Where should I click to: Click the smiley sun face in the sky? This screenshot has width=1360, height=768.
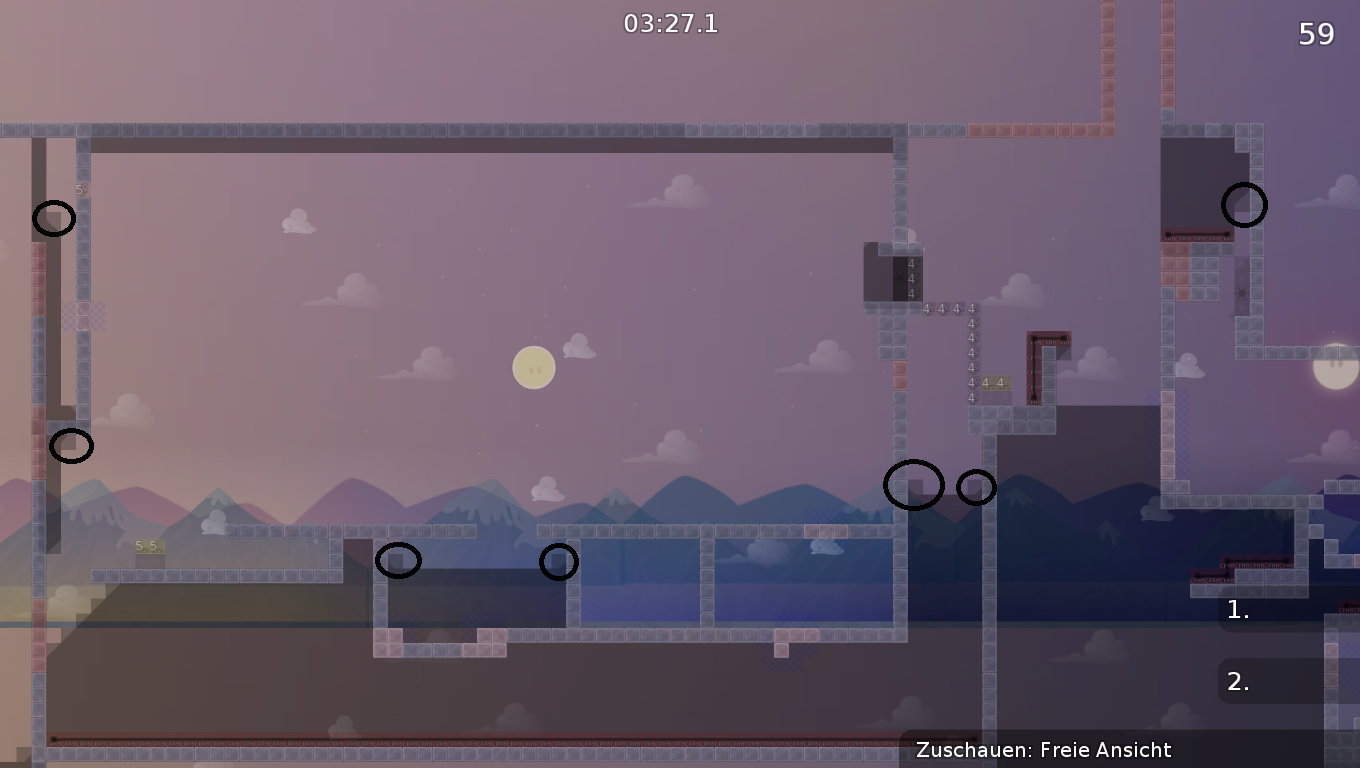tap(533, 367)
